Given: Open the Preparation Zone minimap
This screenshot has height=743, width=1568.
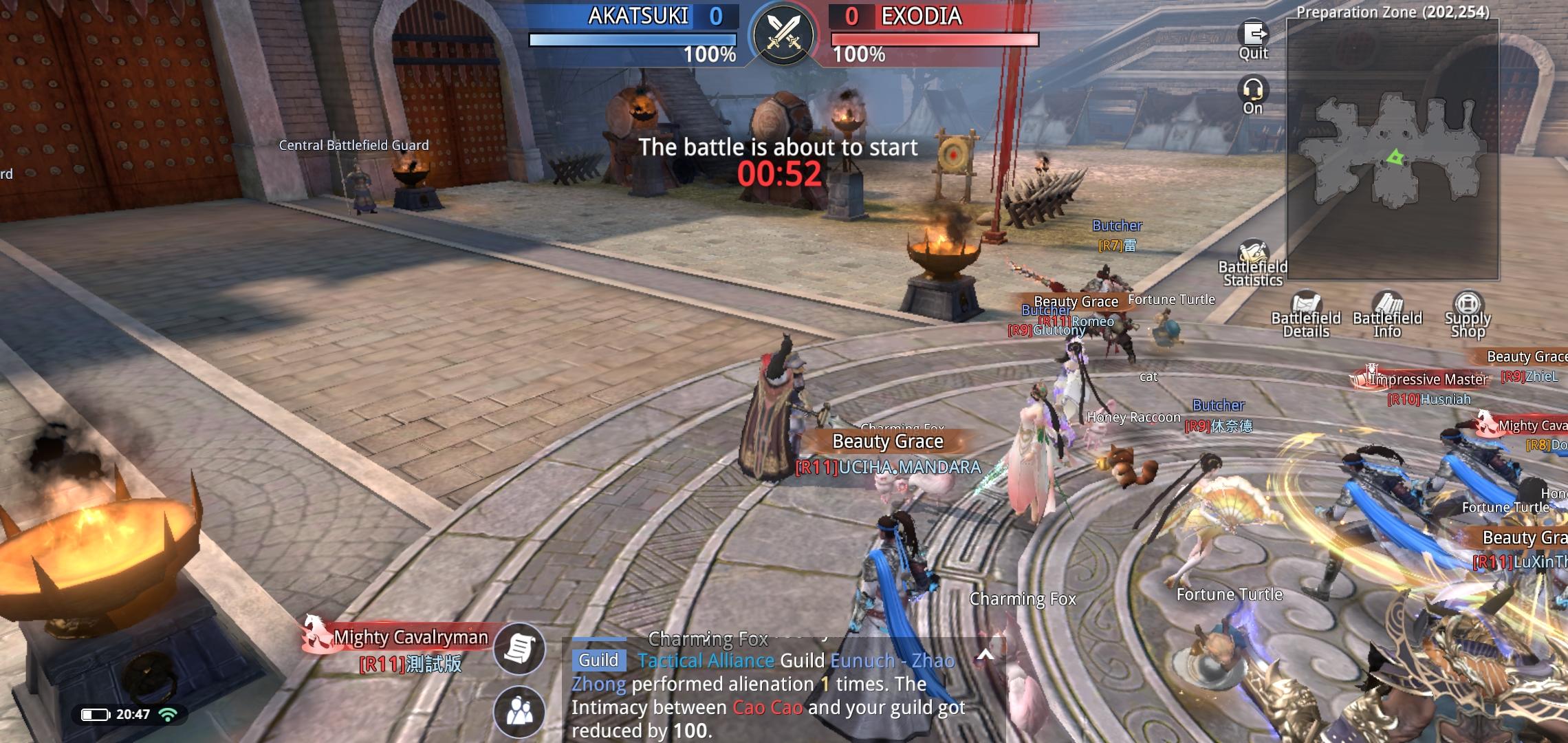Looking at the screenshot, I should pyautogui.click(x=1393, y=149).
